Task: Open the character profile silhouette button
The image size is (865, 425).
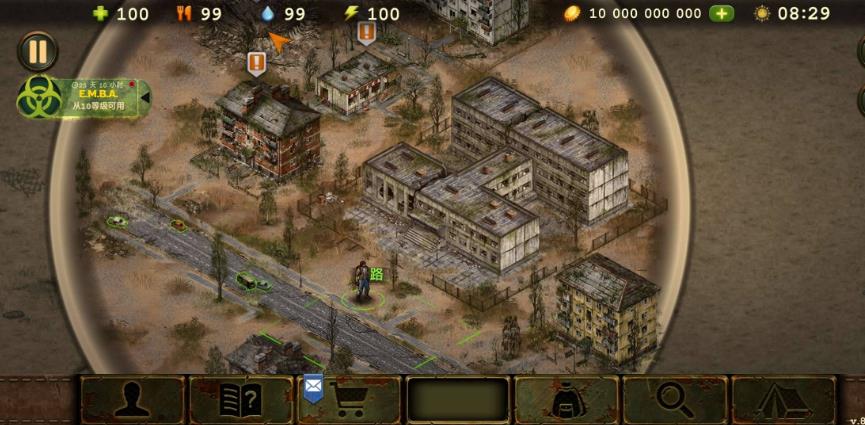Action: point(132,400)
